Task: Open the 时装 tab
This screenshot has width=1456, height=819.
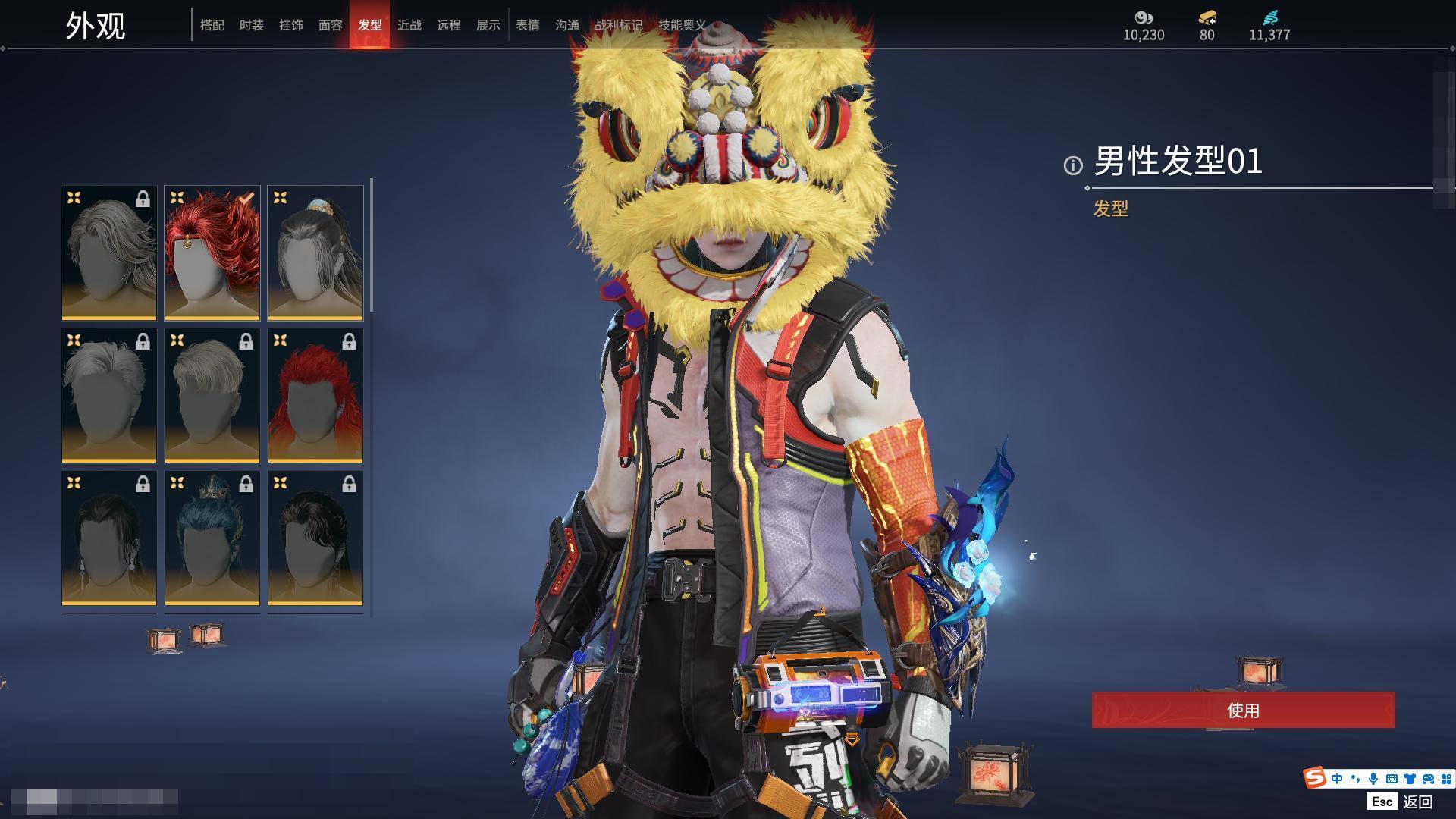Action: (x=252, y=25)
